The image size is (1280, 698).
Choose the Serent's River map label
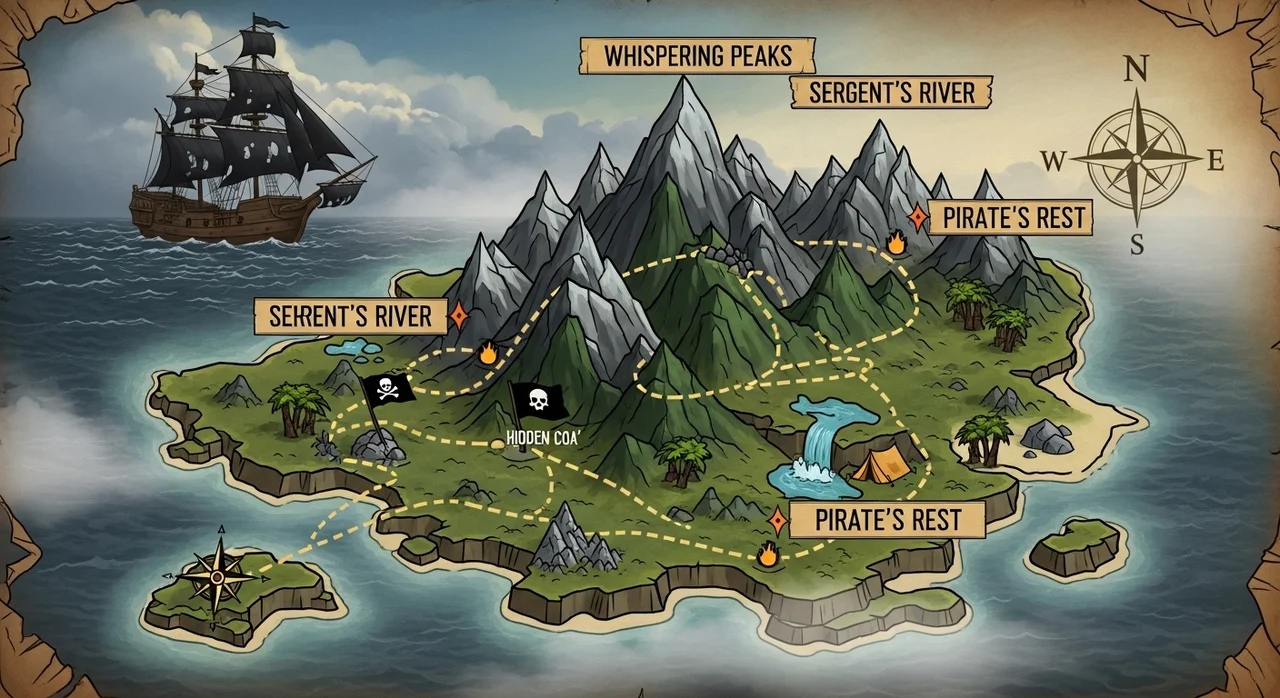click(x=350, y=317)
